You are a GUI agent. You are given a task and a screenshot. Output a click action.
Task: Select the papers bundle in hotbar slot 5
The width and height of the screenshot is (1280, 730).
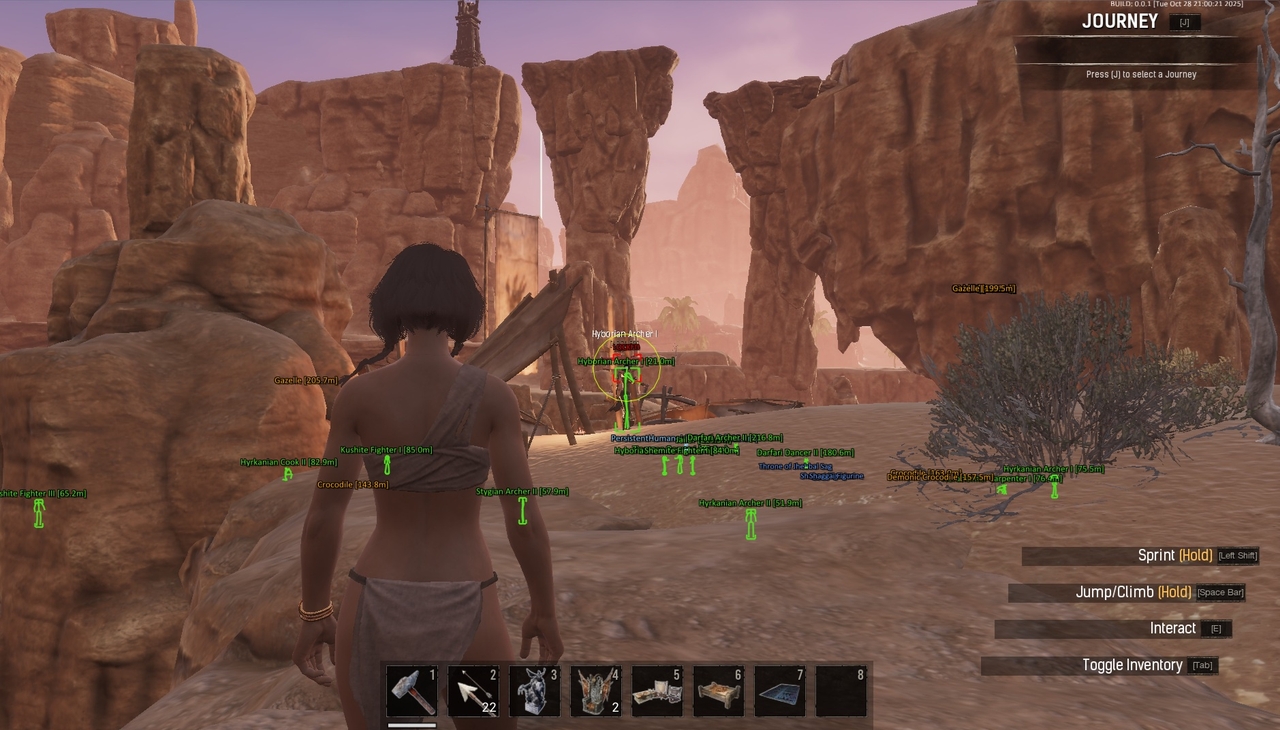pos(657,692)
